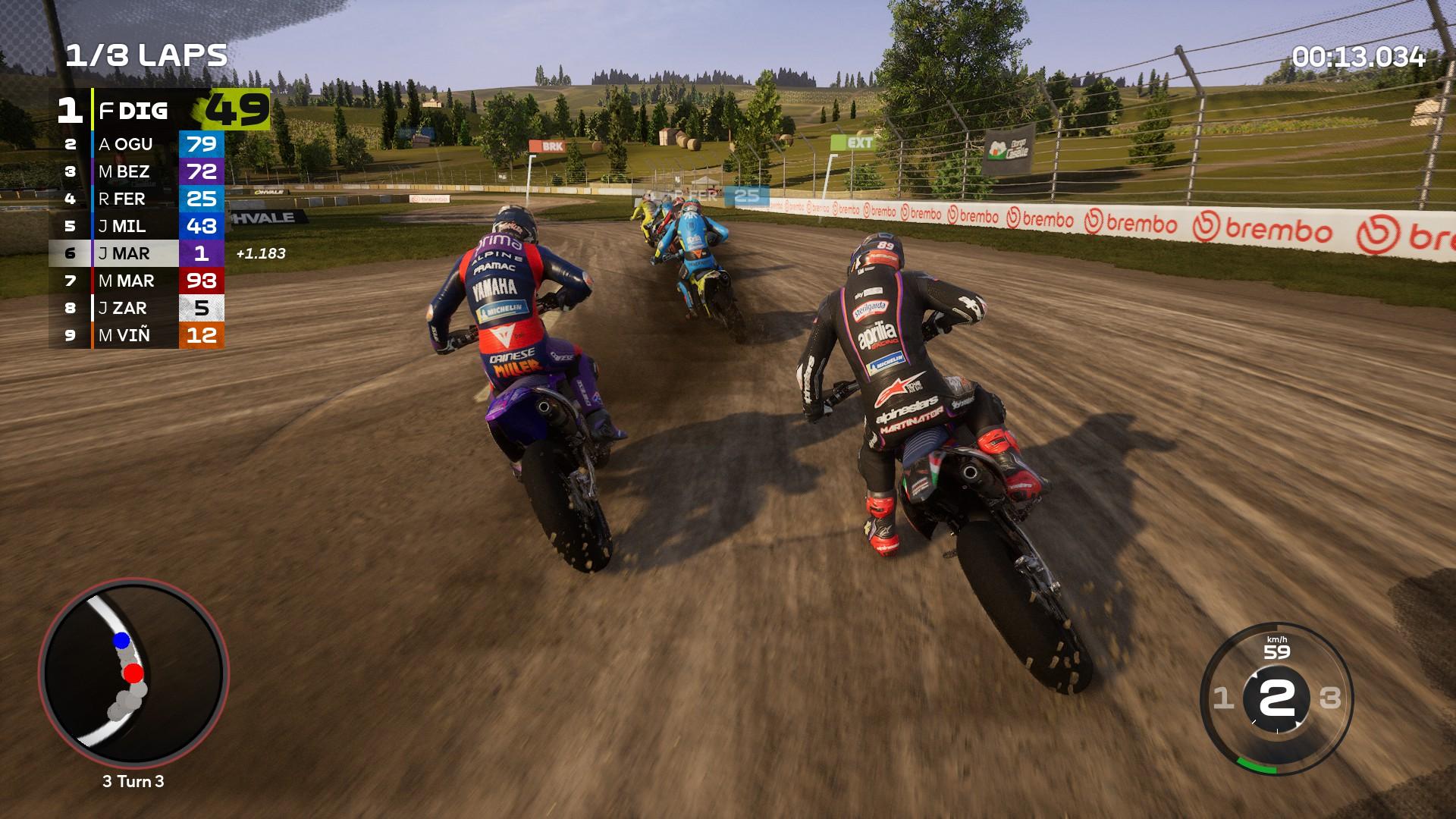Choose M BEZ in the standings
This screenshot has height=819, width=1456.
137,171
